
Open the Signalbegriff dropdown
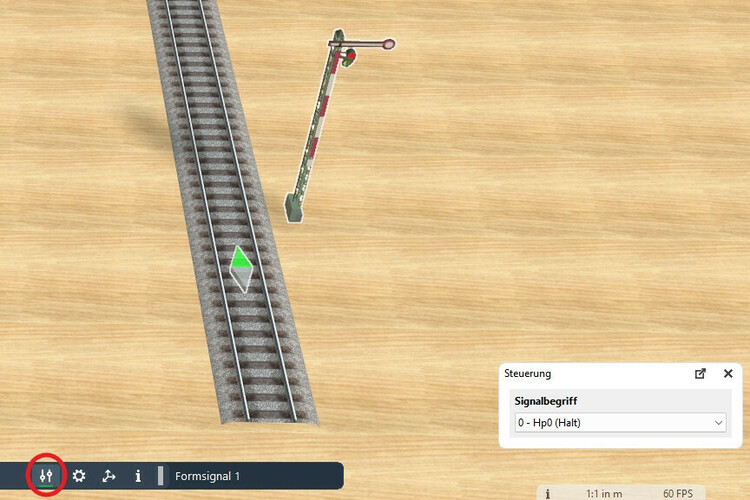(x=620, y=423)
